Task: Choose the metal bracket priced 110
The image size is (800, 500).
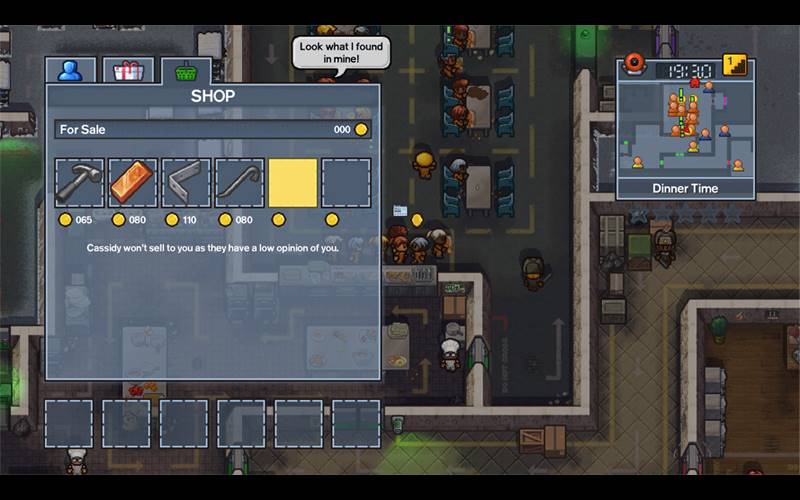Action: tap(186, 183)
